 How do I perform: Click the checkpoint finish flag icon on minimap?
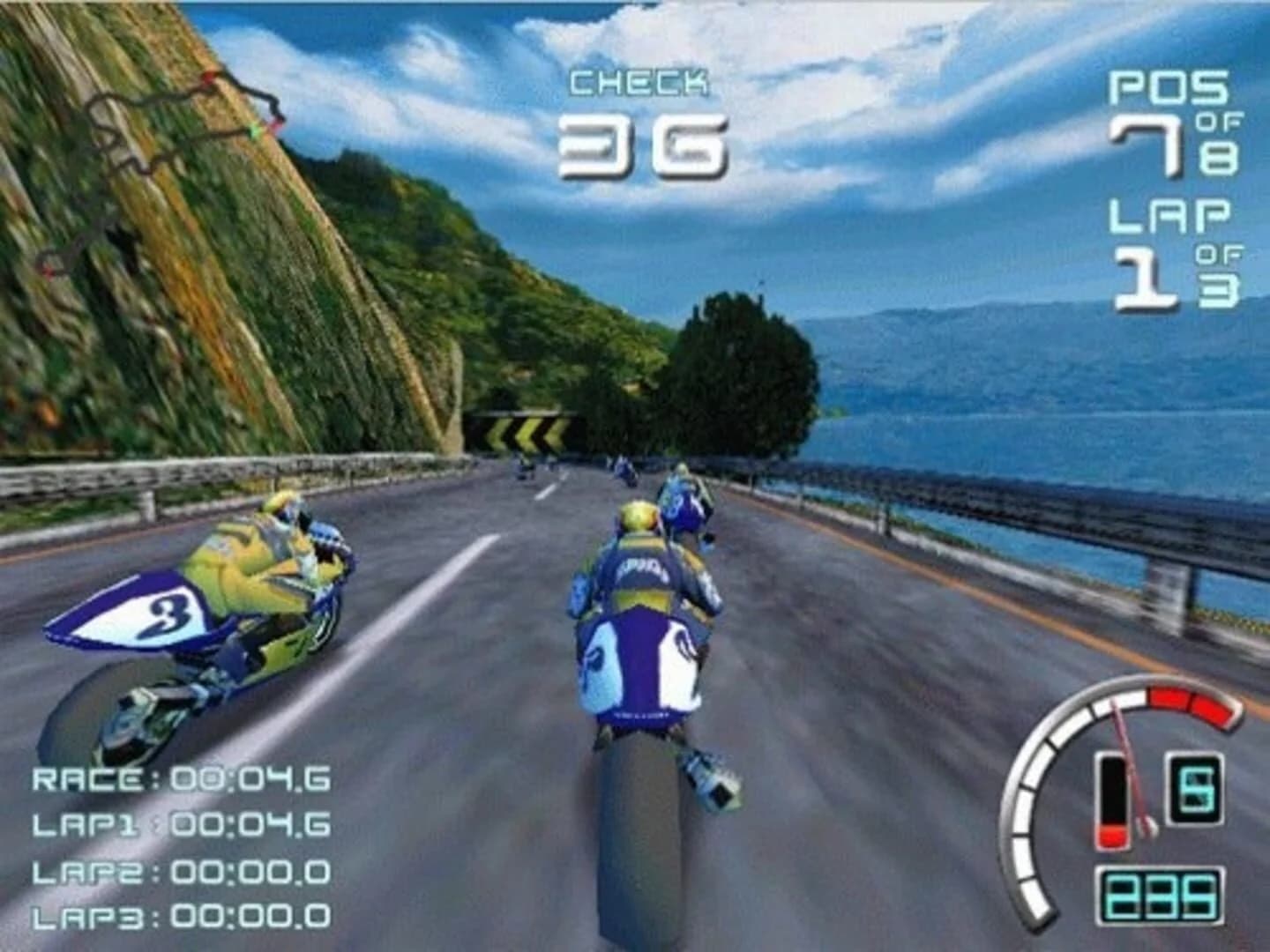pos(209,78)
